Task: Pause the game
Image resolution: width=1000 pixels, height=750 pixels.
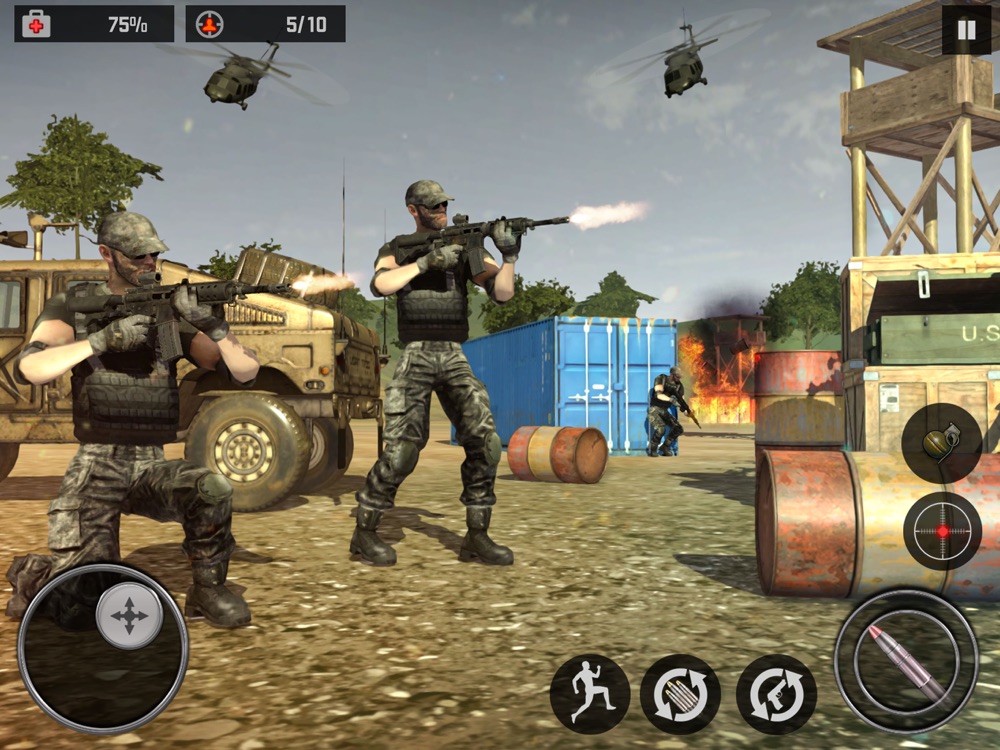Action: pos(966,30)
